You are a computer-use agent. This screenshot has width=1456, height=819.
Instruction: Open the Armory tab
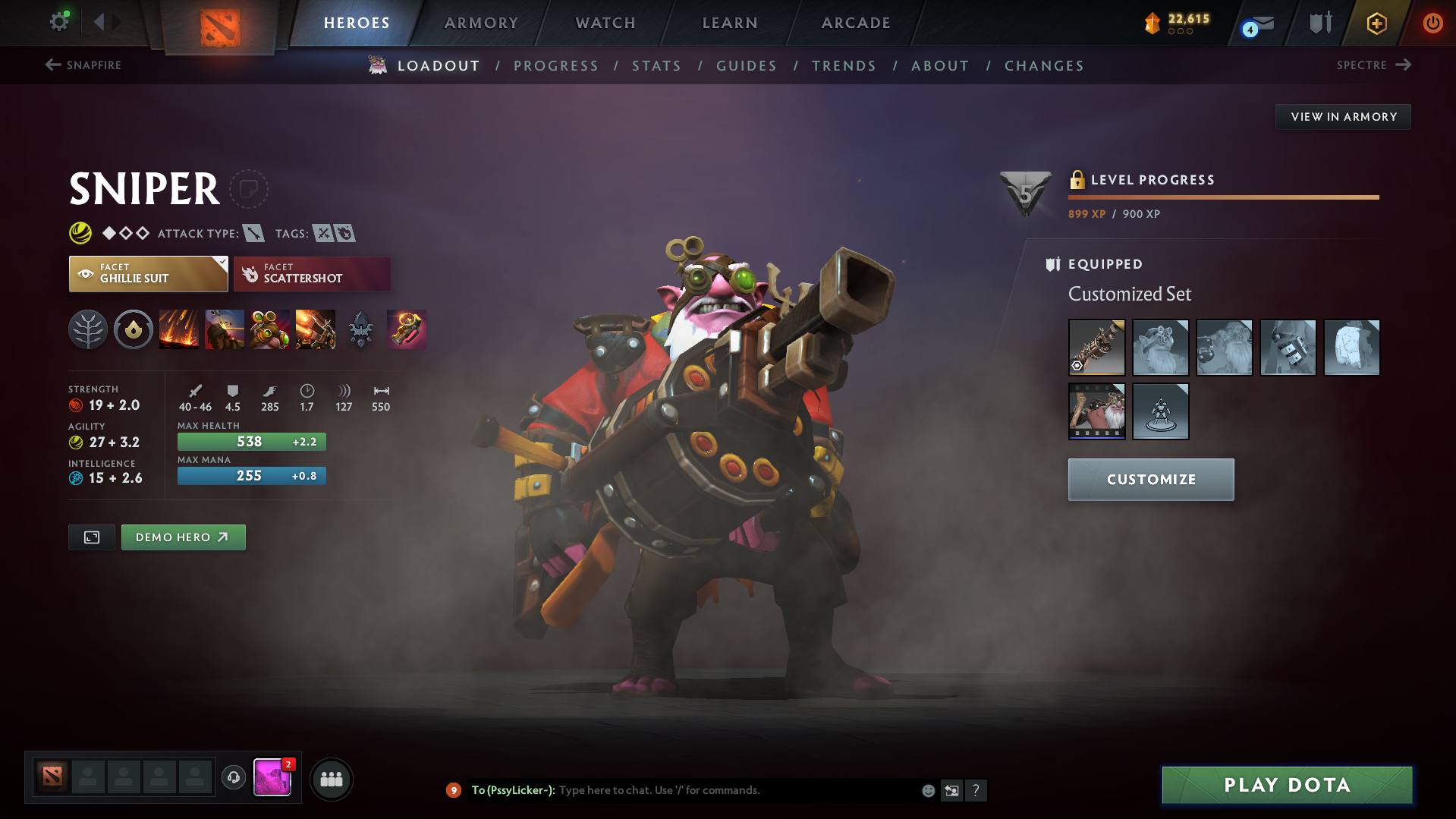point(481,23)
